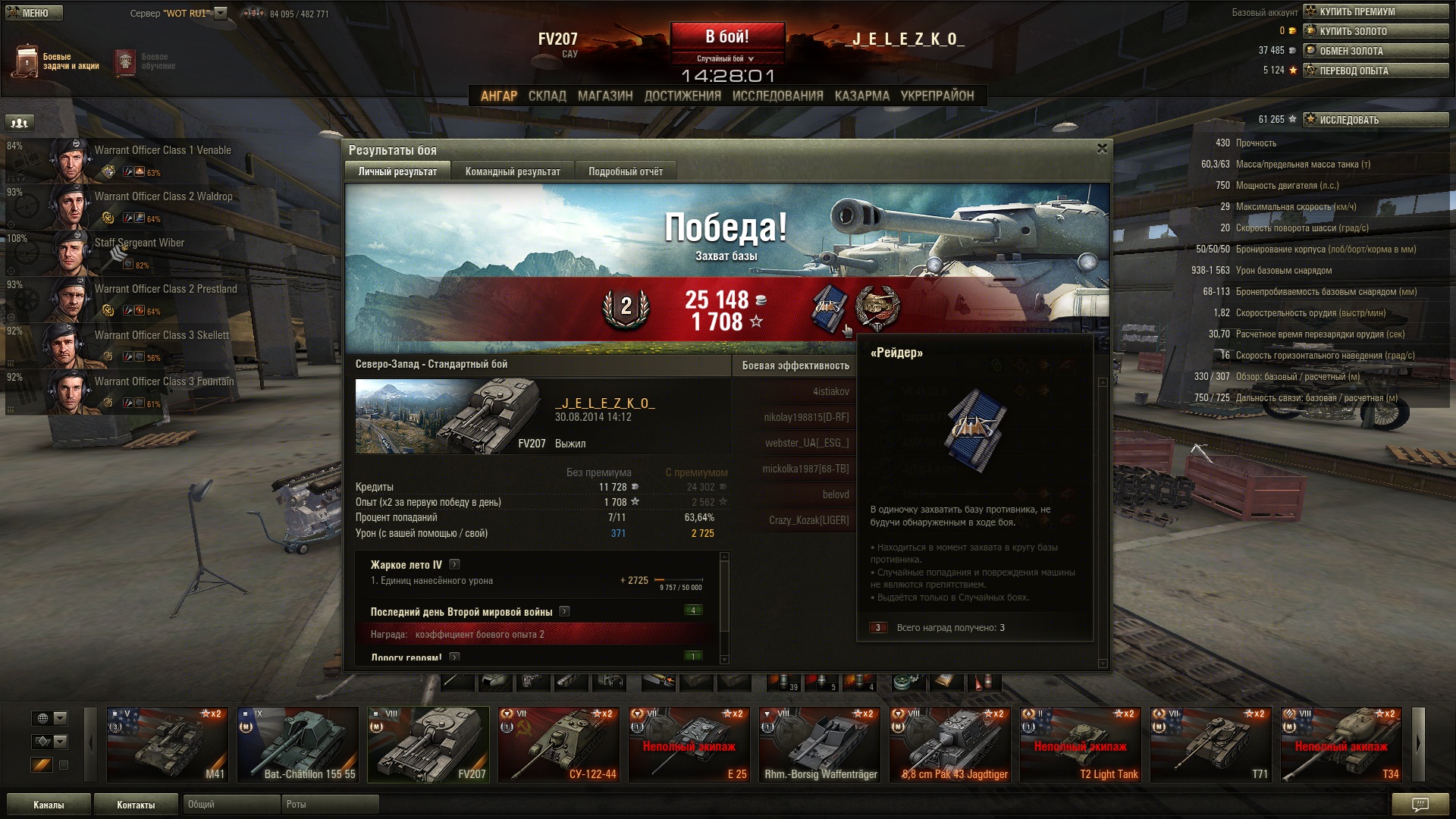
Task: Enter the КАЗАРМА section
Action: pos(861,96)
